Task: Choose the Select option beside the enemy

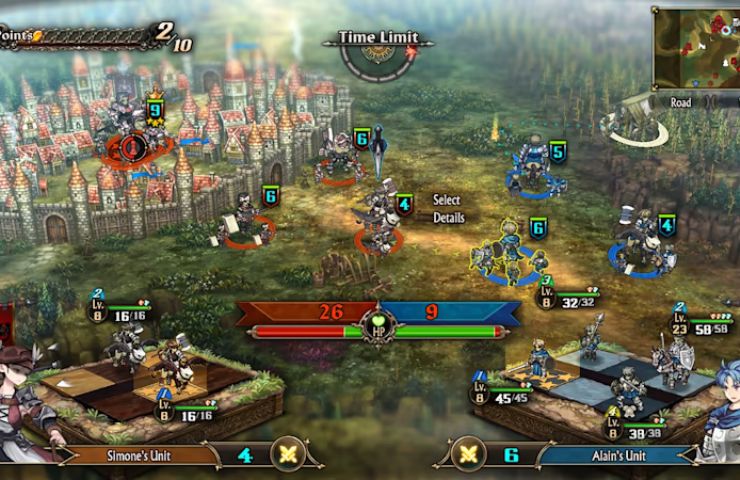Action: (x=446, y=200)
